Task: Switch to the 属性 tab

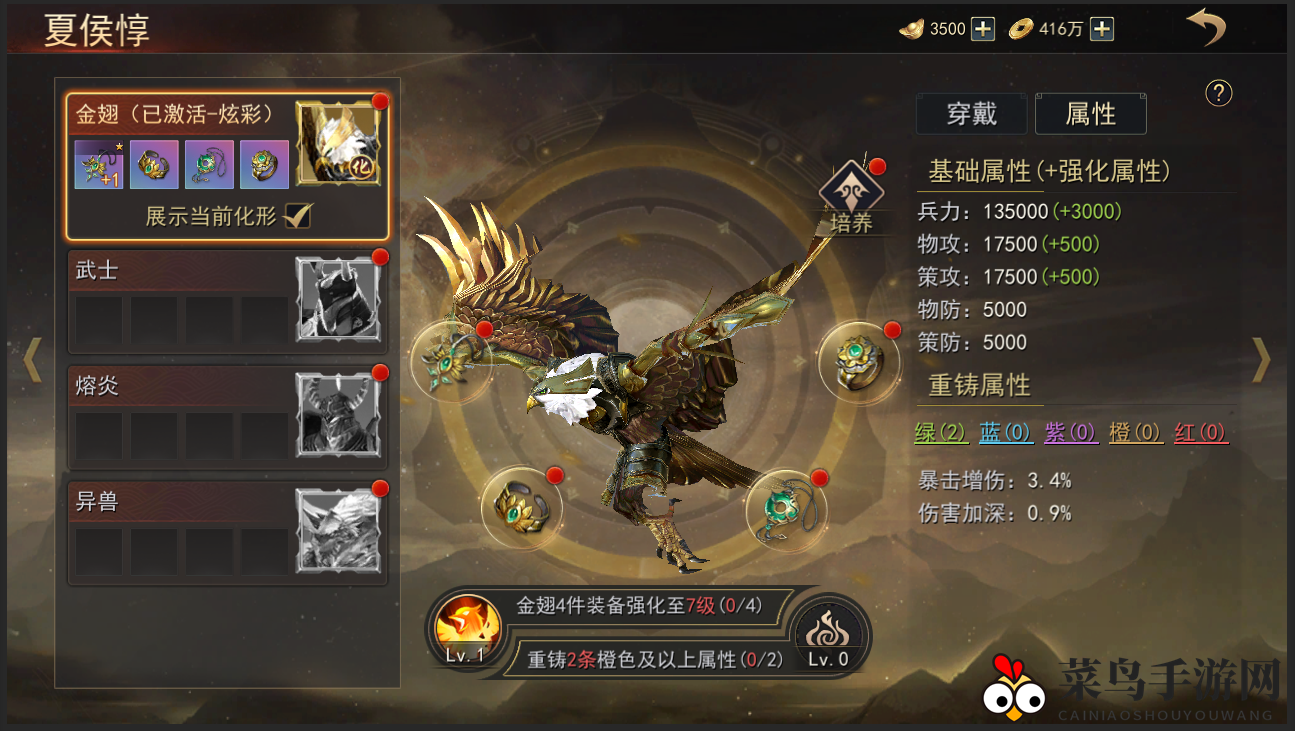Action: pyautogui.click(x=1090, y=113)
